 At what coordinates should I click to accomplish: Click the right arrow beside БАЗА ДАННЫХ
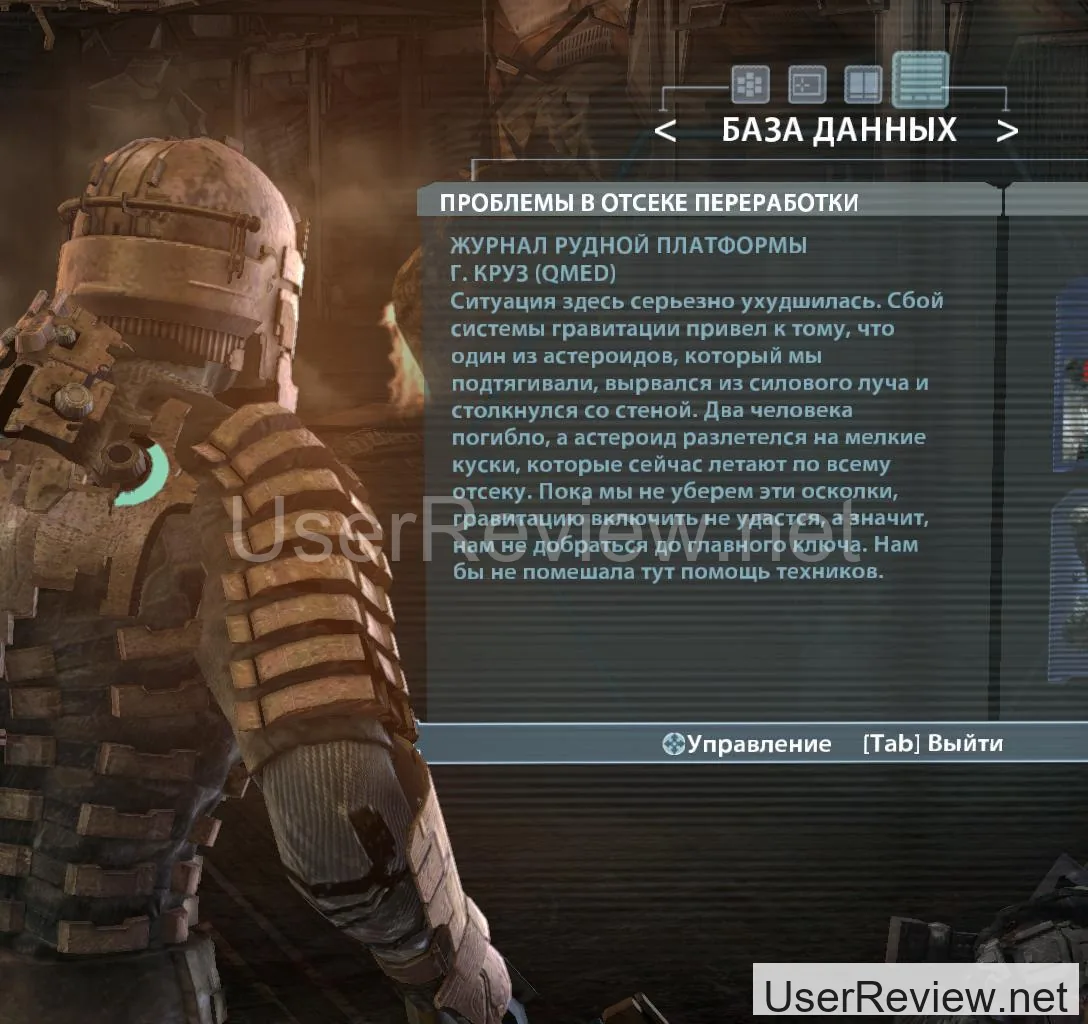click(x=1007, y=131)
